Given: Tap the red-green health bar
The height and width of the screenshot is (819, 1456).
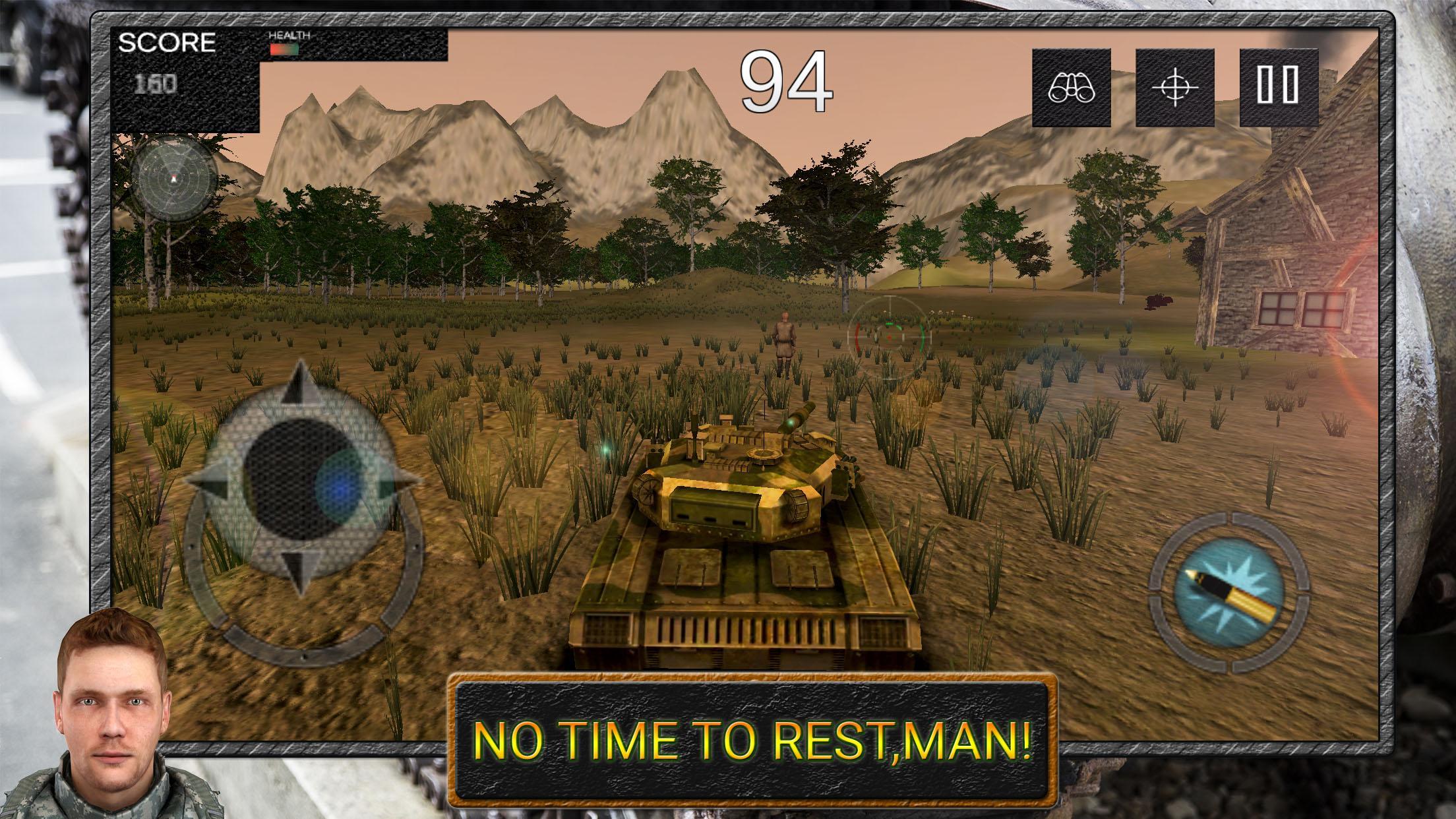Looking at the screenshot, I should pyautogui.click(x=286, y=47).
